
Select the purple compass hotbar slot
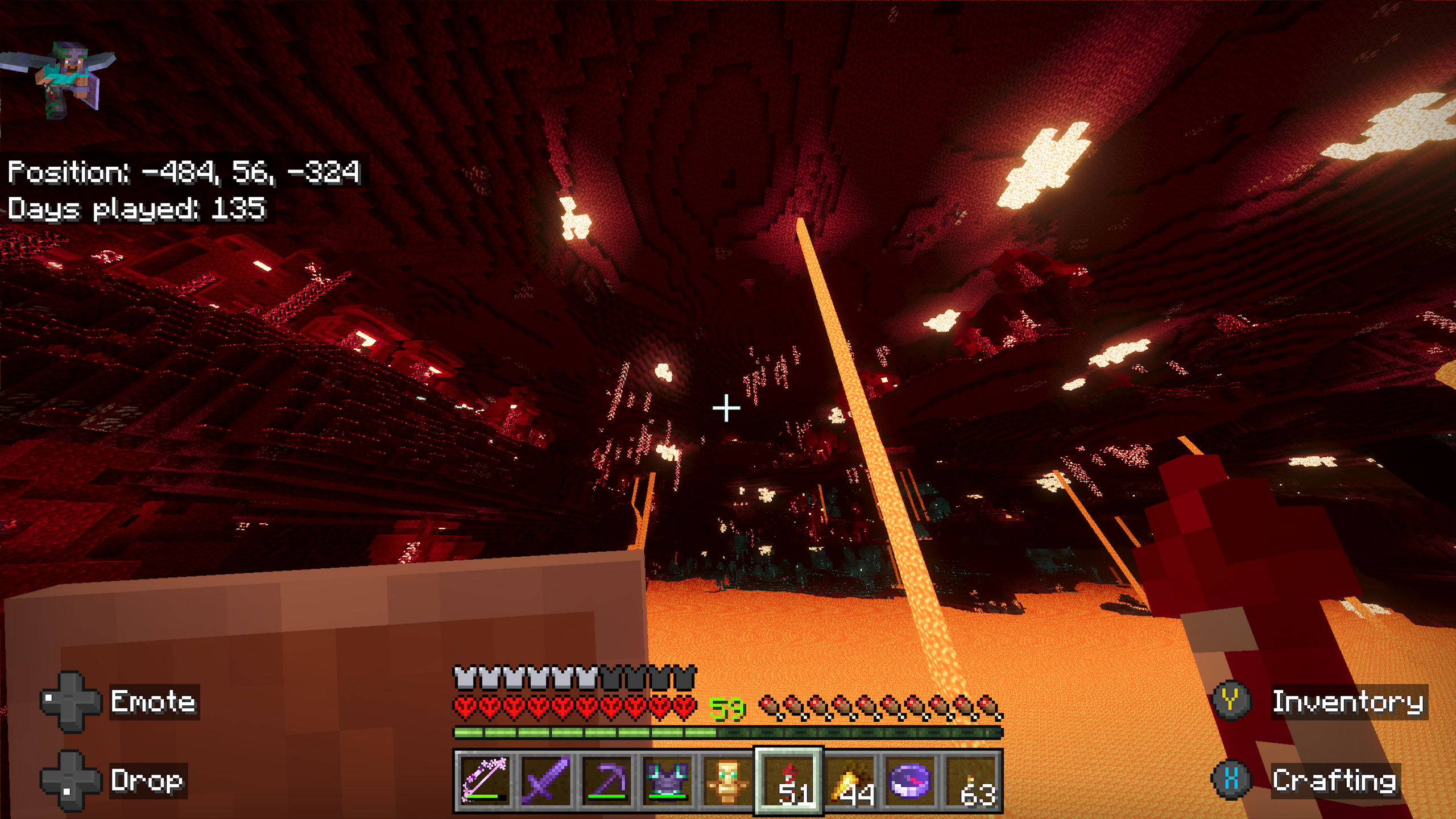click(910, 780)
